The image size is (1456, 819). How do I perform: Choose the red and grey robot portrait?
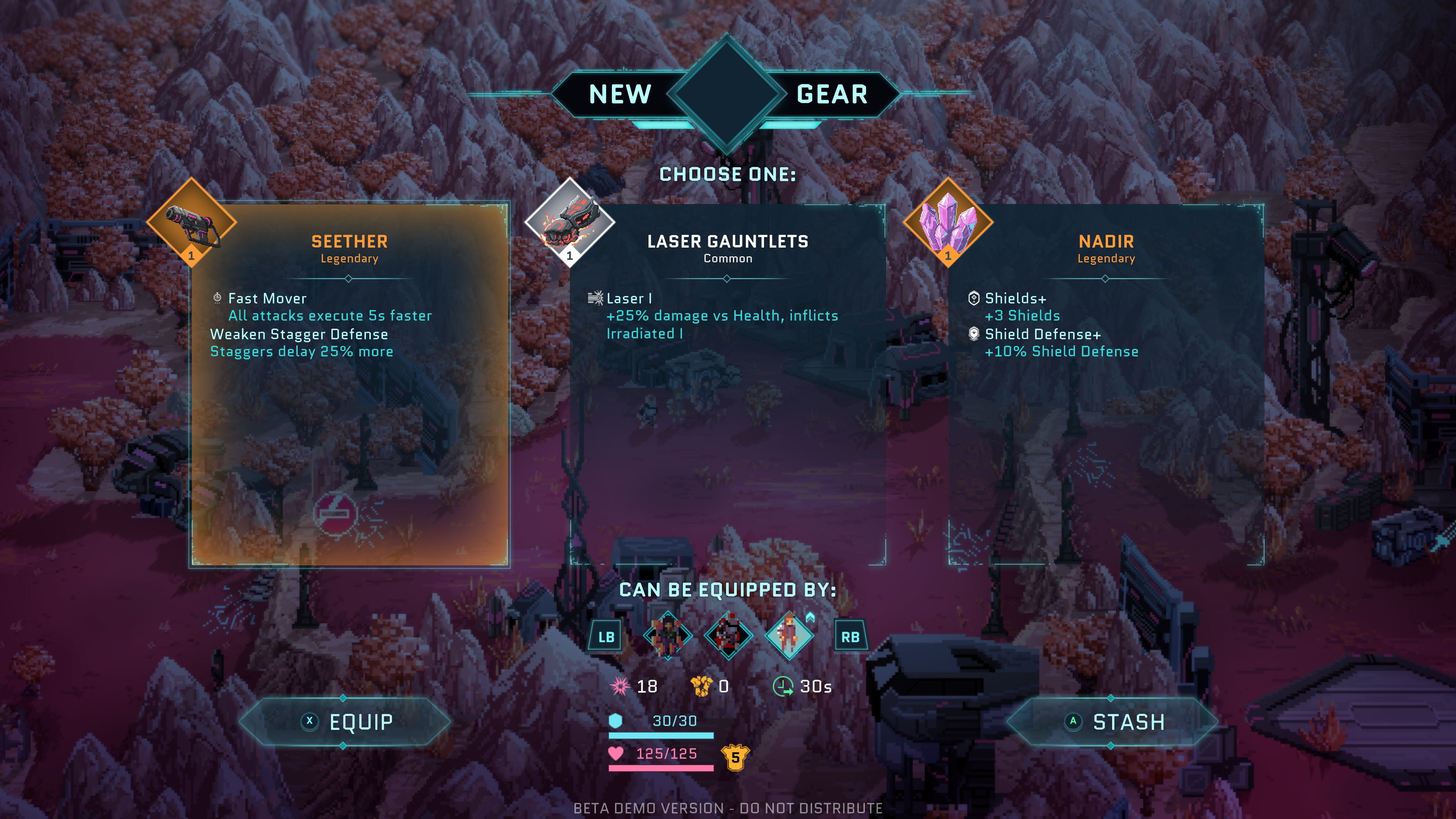coord(728,635)
